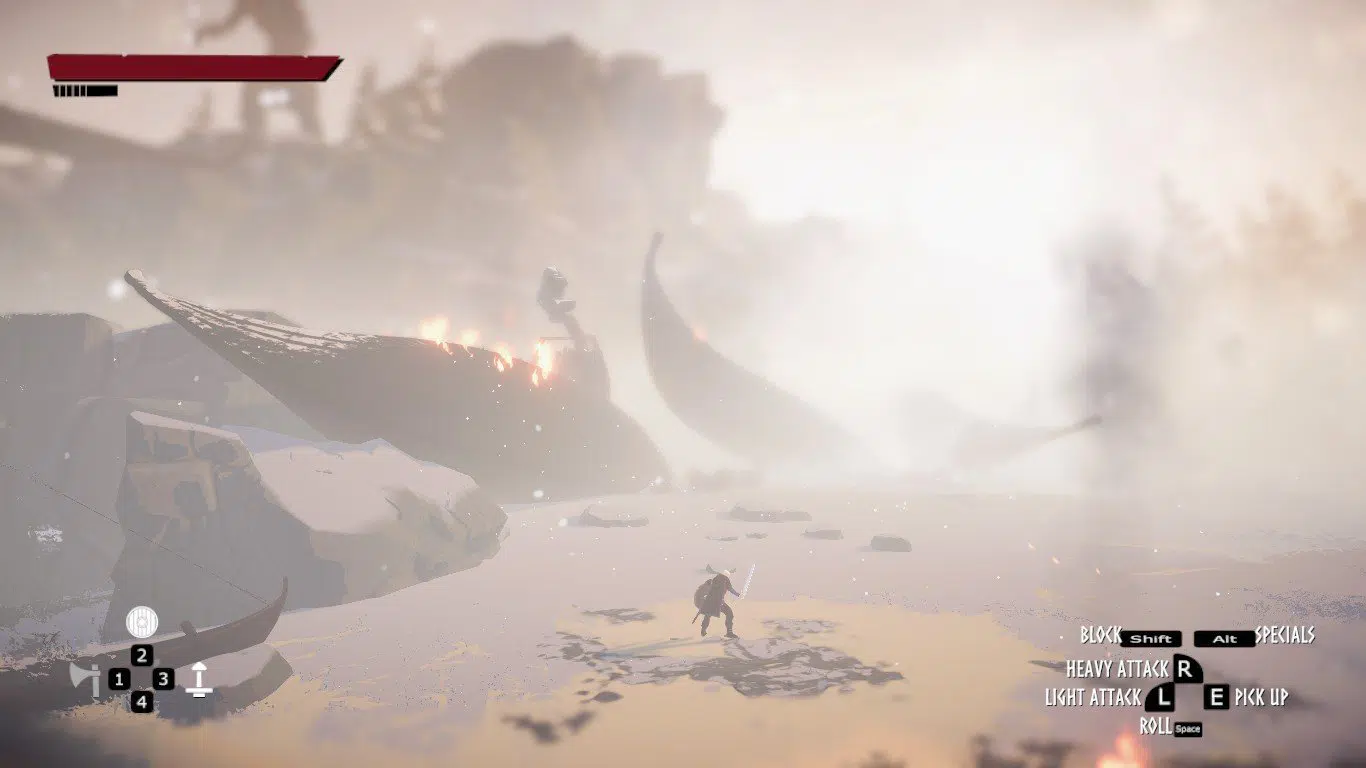This screenshot has width=1366, height=768.
Task: Select the round shield icon
Action: pos(142,622)
